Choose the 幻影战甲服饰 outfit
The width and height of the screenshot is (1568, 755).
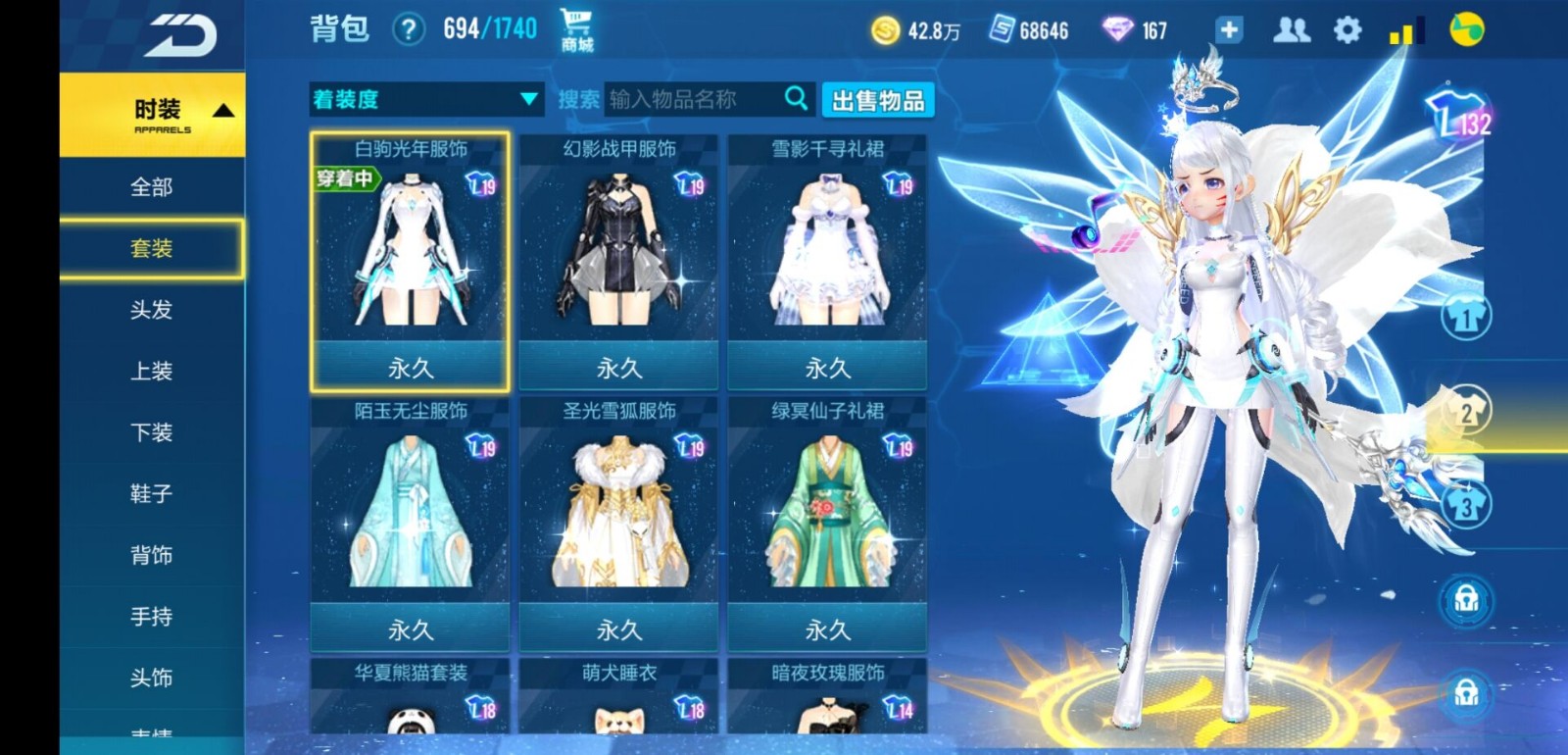(x=618, y=260)
